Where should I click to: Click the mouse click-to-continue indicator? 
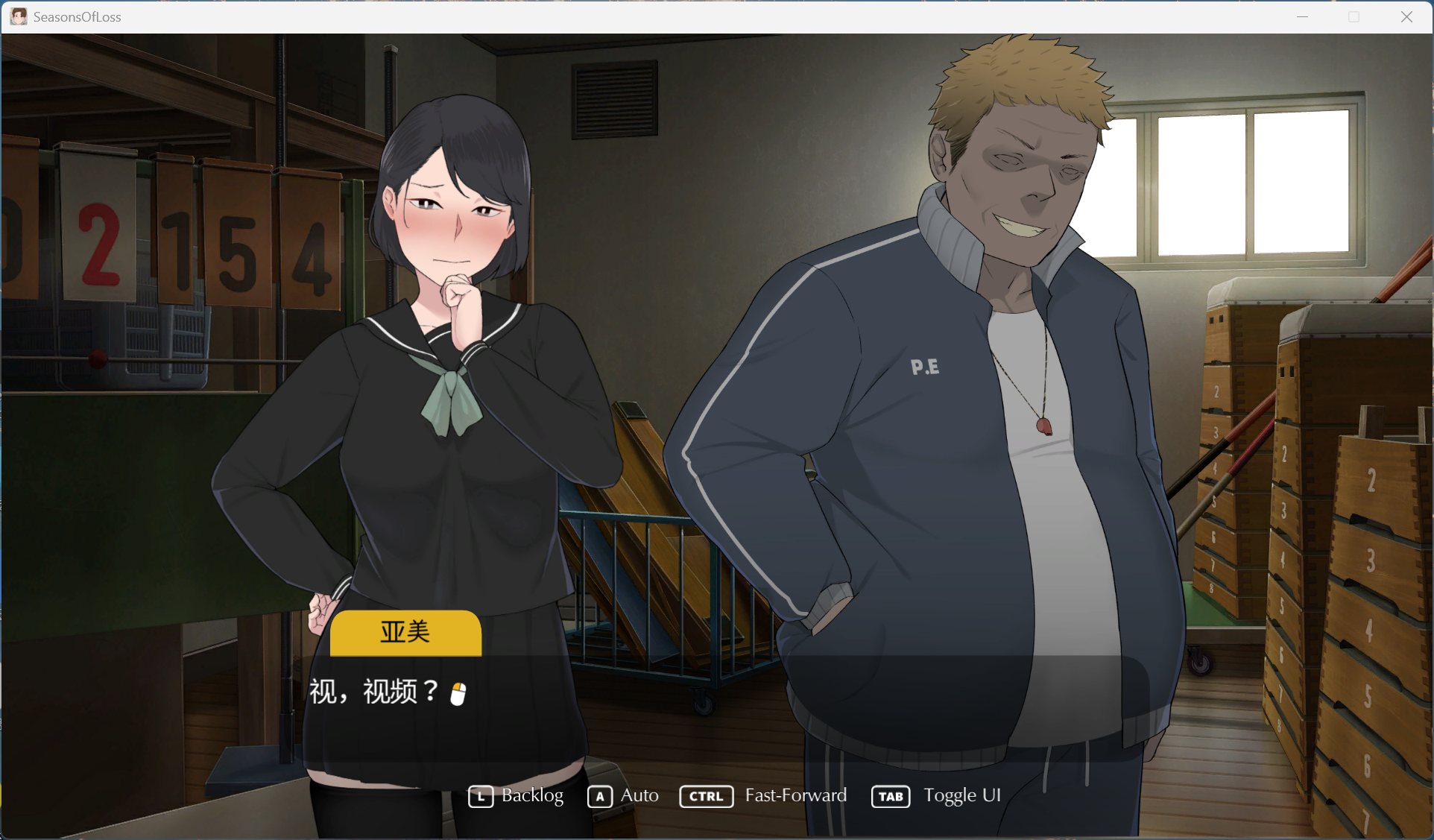click(x=457, y=693)
